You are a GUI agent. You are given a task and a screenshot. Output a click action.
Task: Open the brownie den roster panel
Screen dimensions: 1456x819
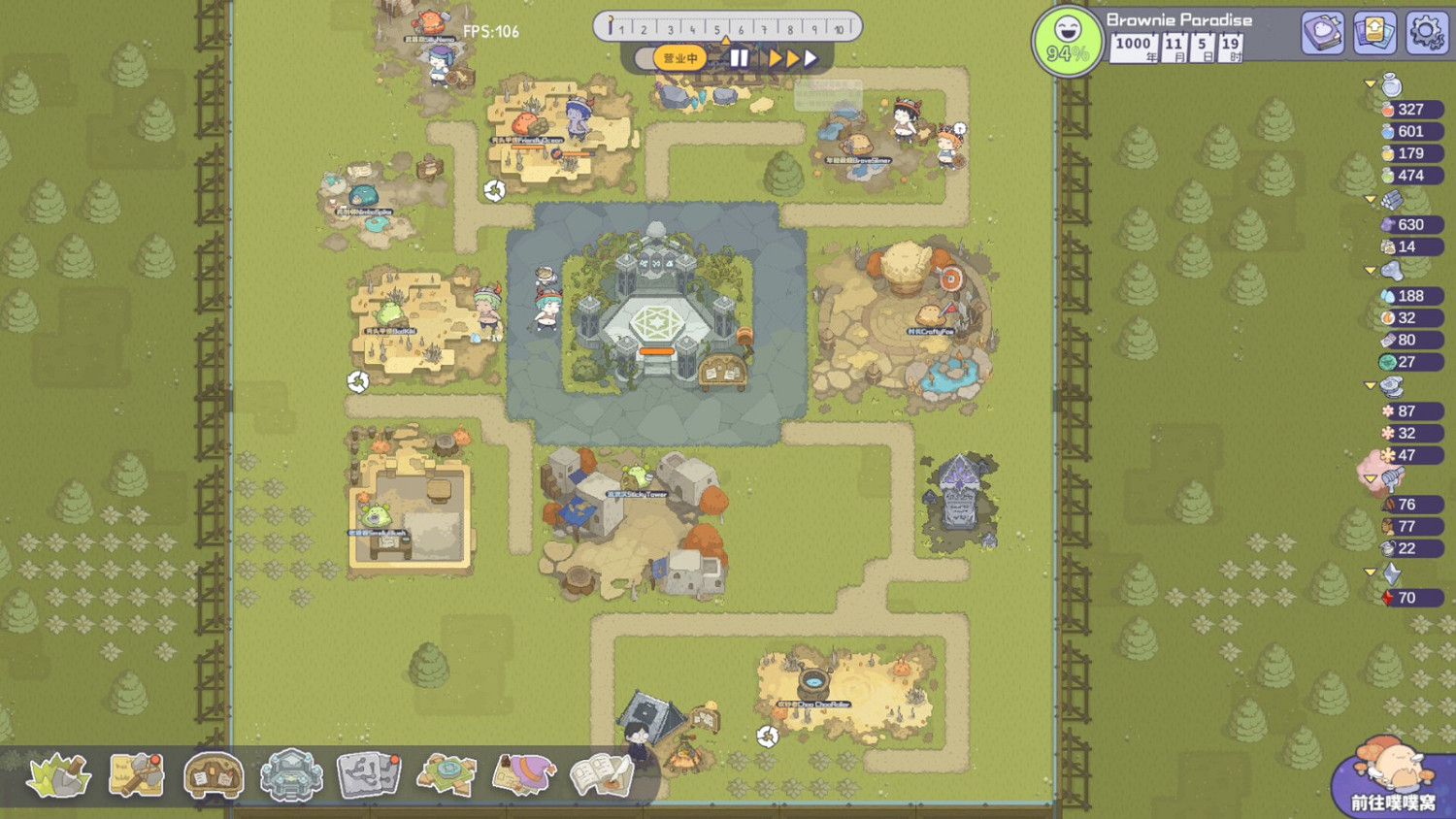pyautogui.click(x=213, y=774)
